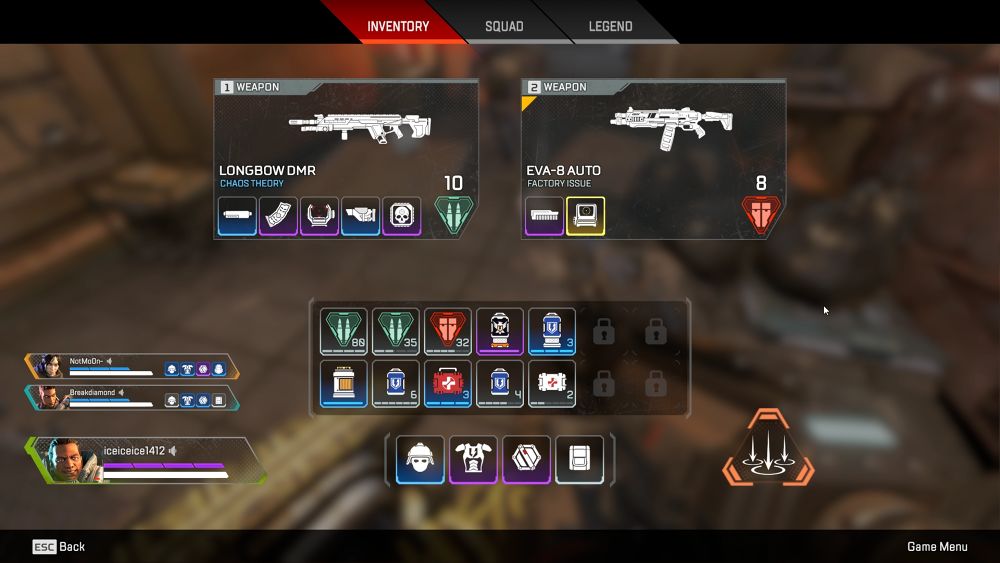Select the purple body armor slot

(x=473, y=459)
